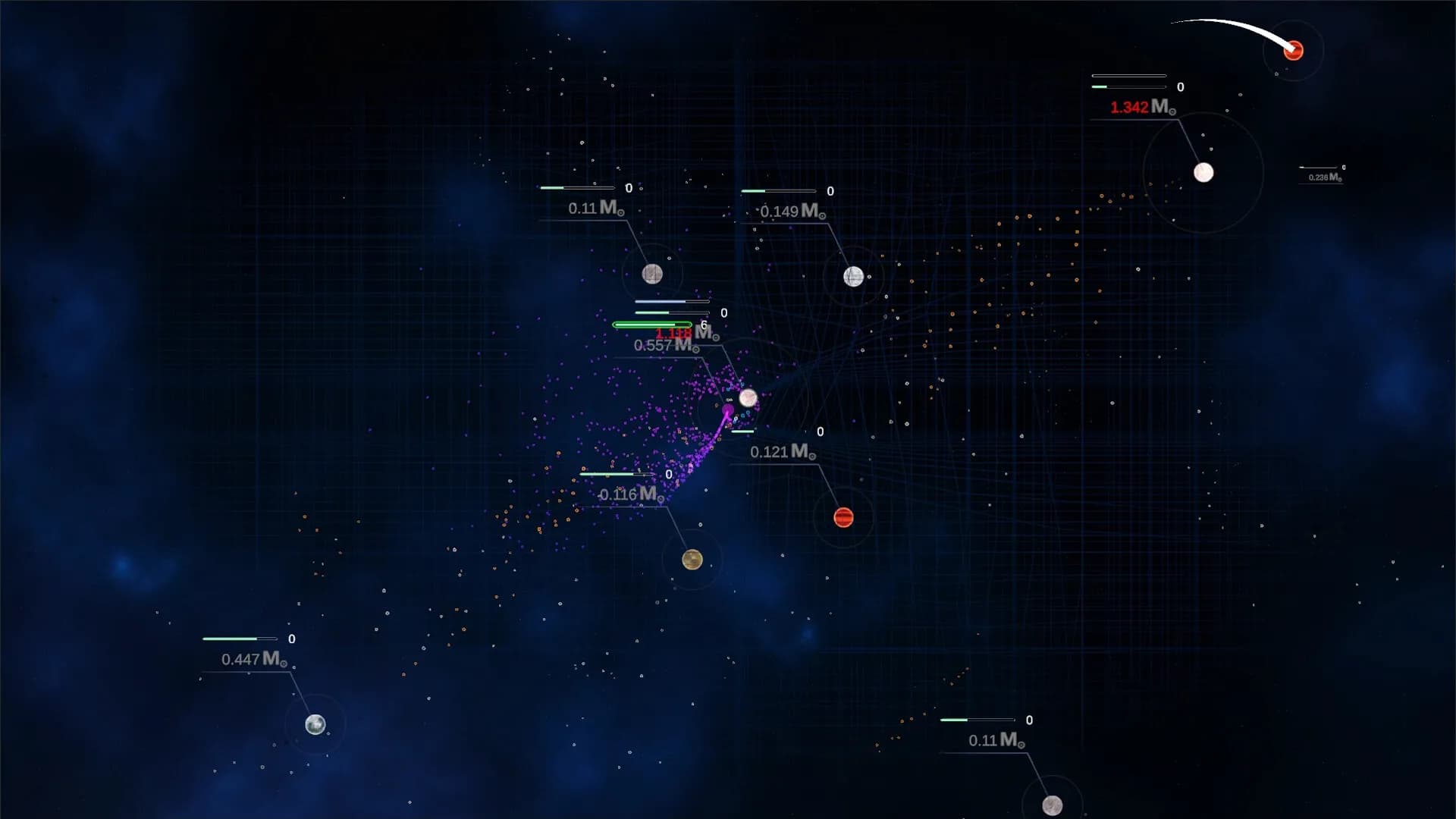1456x819 pixels.
Task: Select the white star labeled 0.149 M☉
Action: pyautogui.click(x=852, y=277)
